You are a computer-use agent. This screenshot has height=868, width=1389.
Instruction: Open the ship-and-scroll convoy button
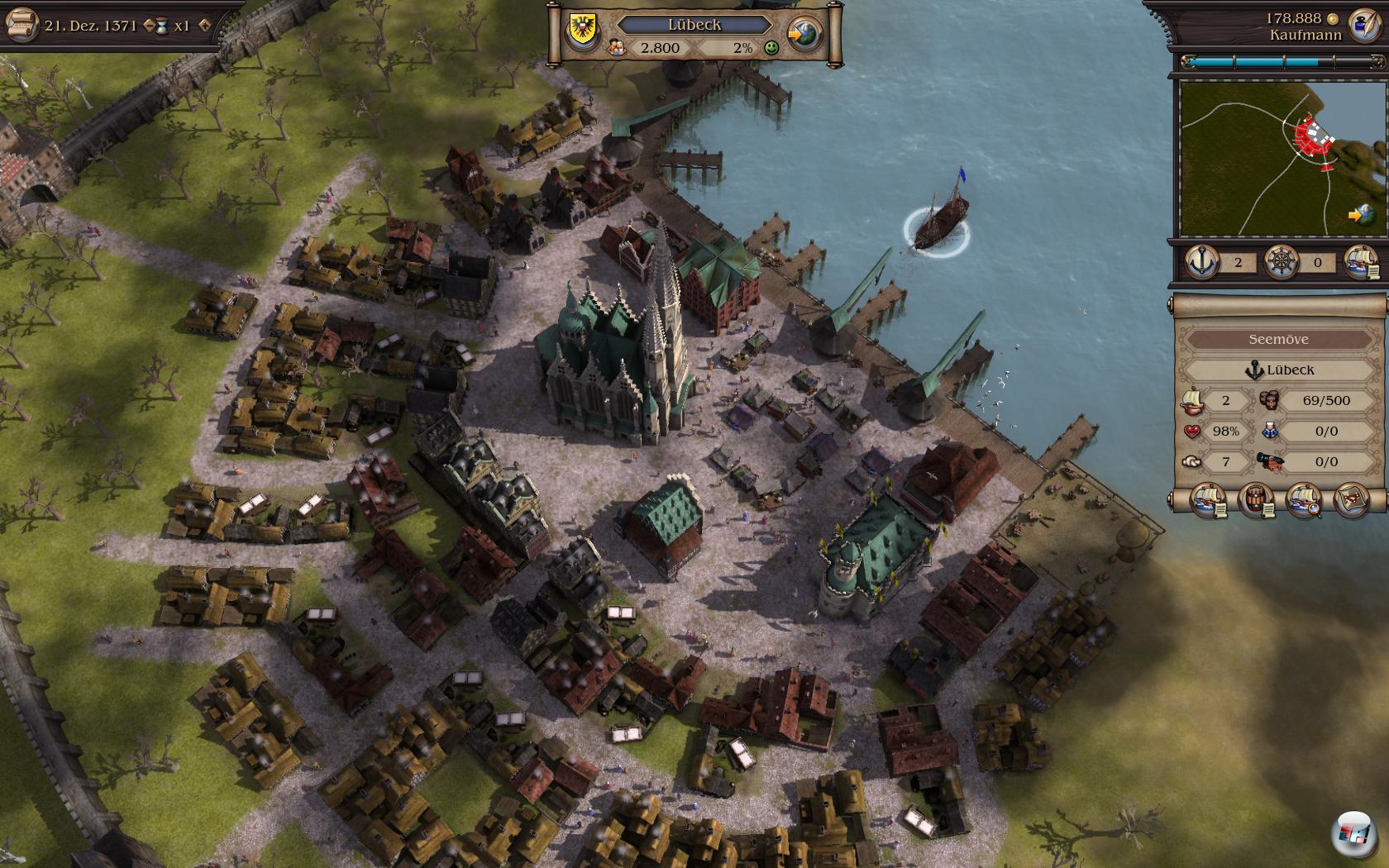[1208, 500]
